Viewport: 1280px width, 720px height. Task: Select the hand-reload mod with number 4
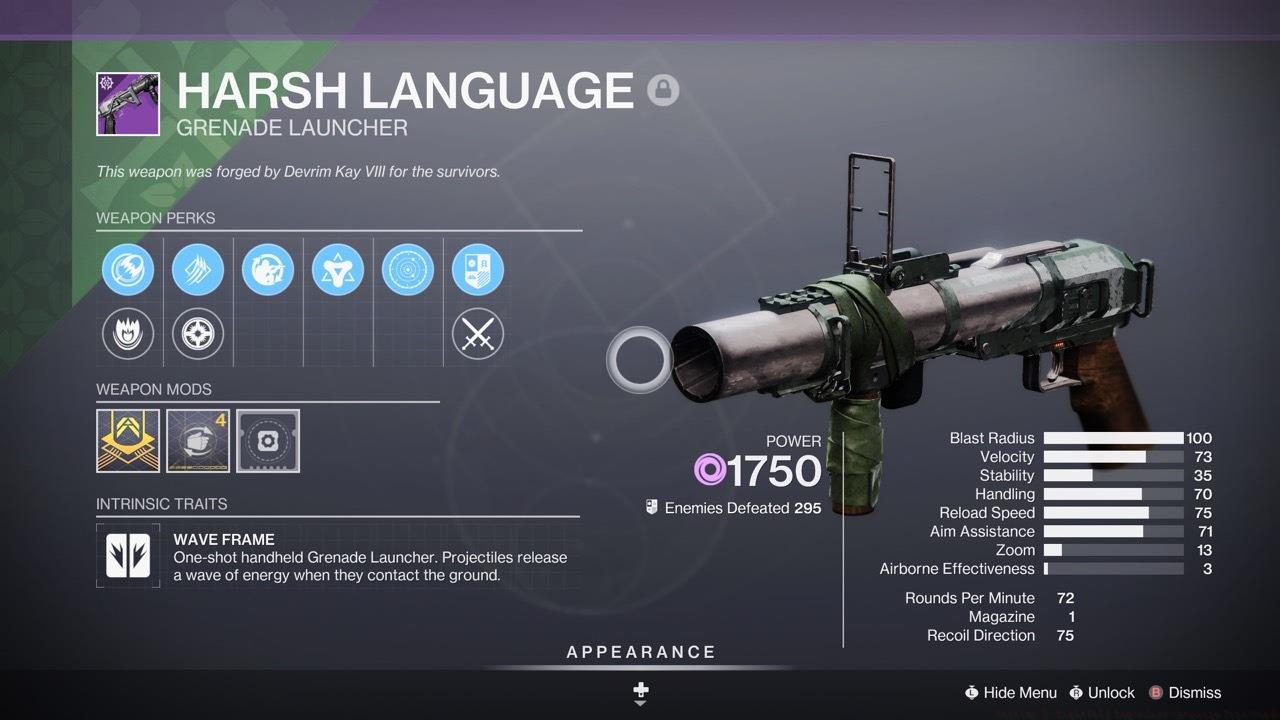tap(198, 440)
